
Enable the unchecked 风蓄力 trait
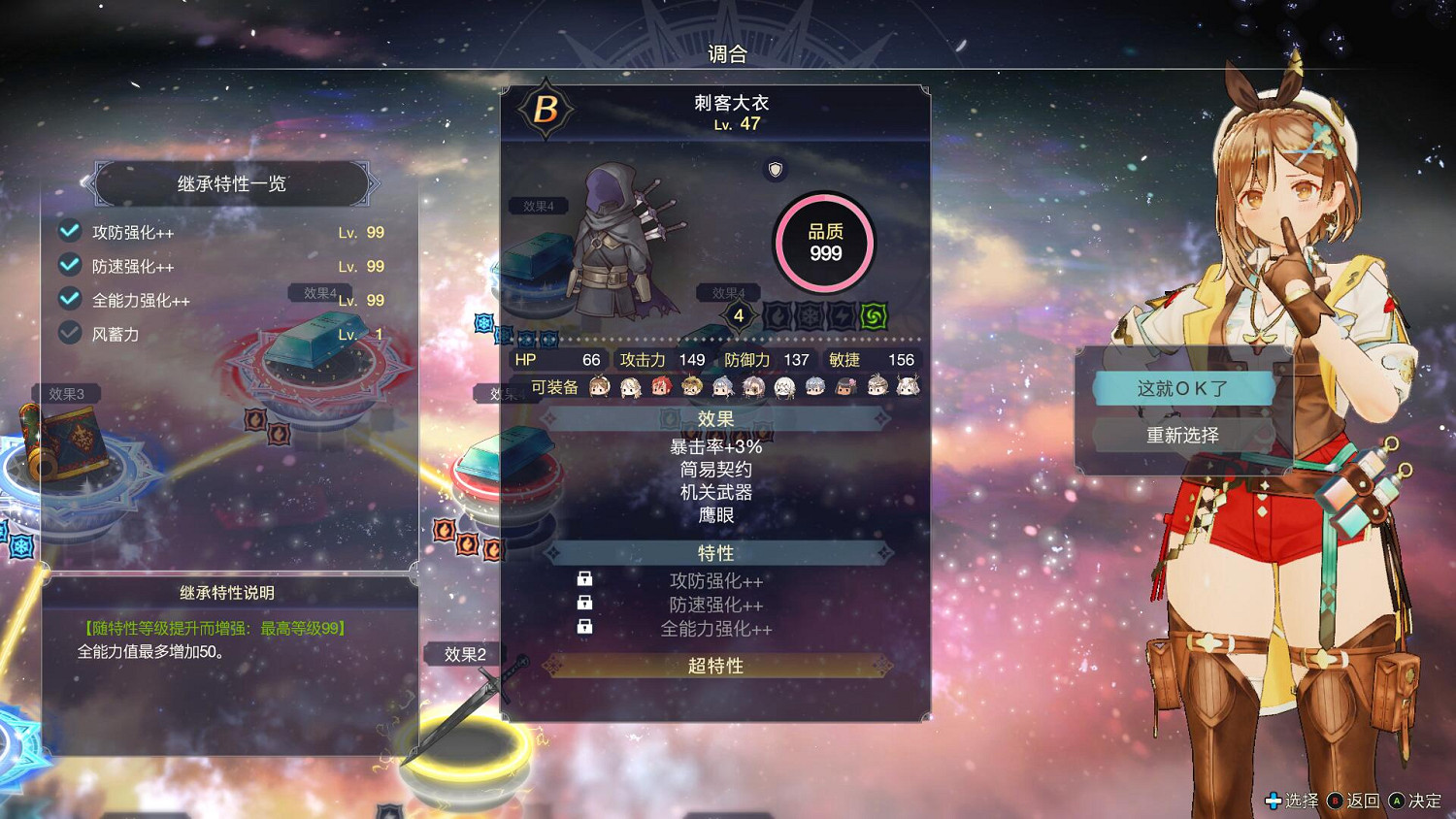pyautogui.click(x=69, y=333)
